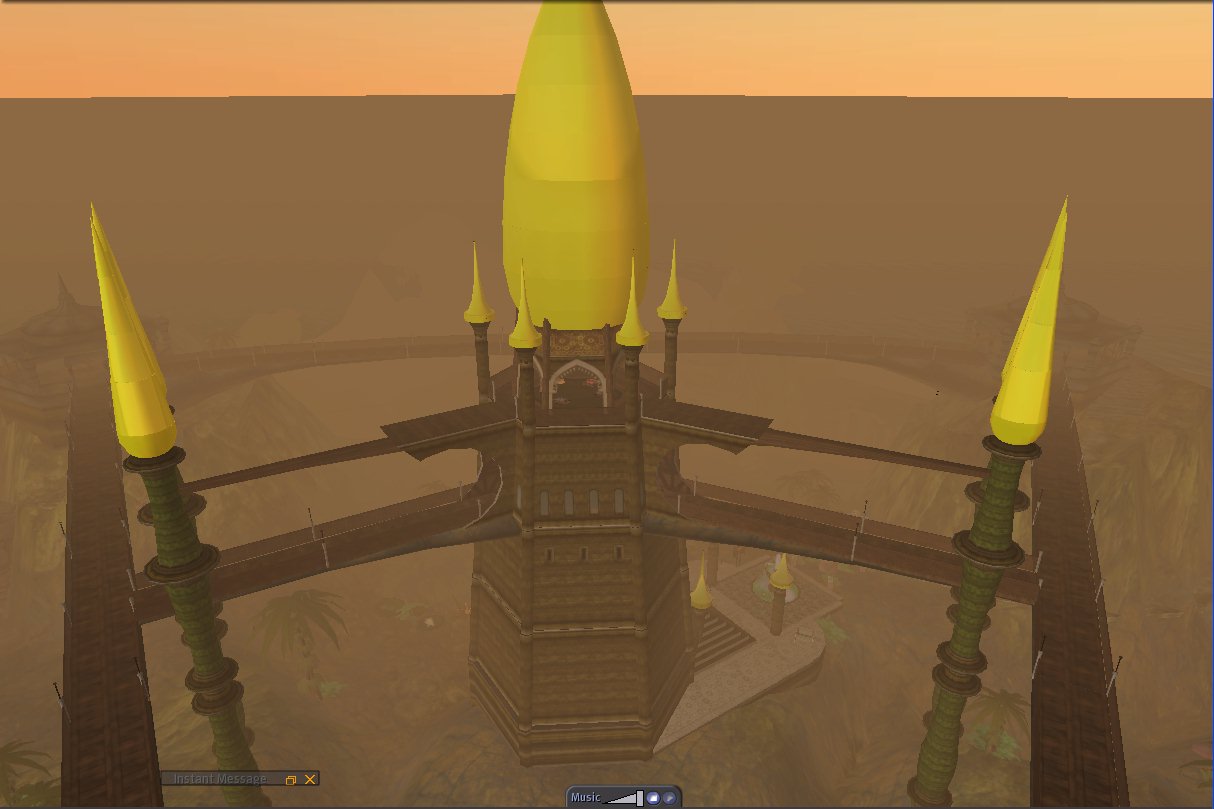The width and height of the screenshot is (1214, 809).
Task: Restore the minimized Instant Message window
Action: coord(291,779)
